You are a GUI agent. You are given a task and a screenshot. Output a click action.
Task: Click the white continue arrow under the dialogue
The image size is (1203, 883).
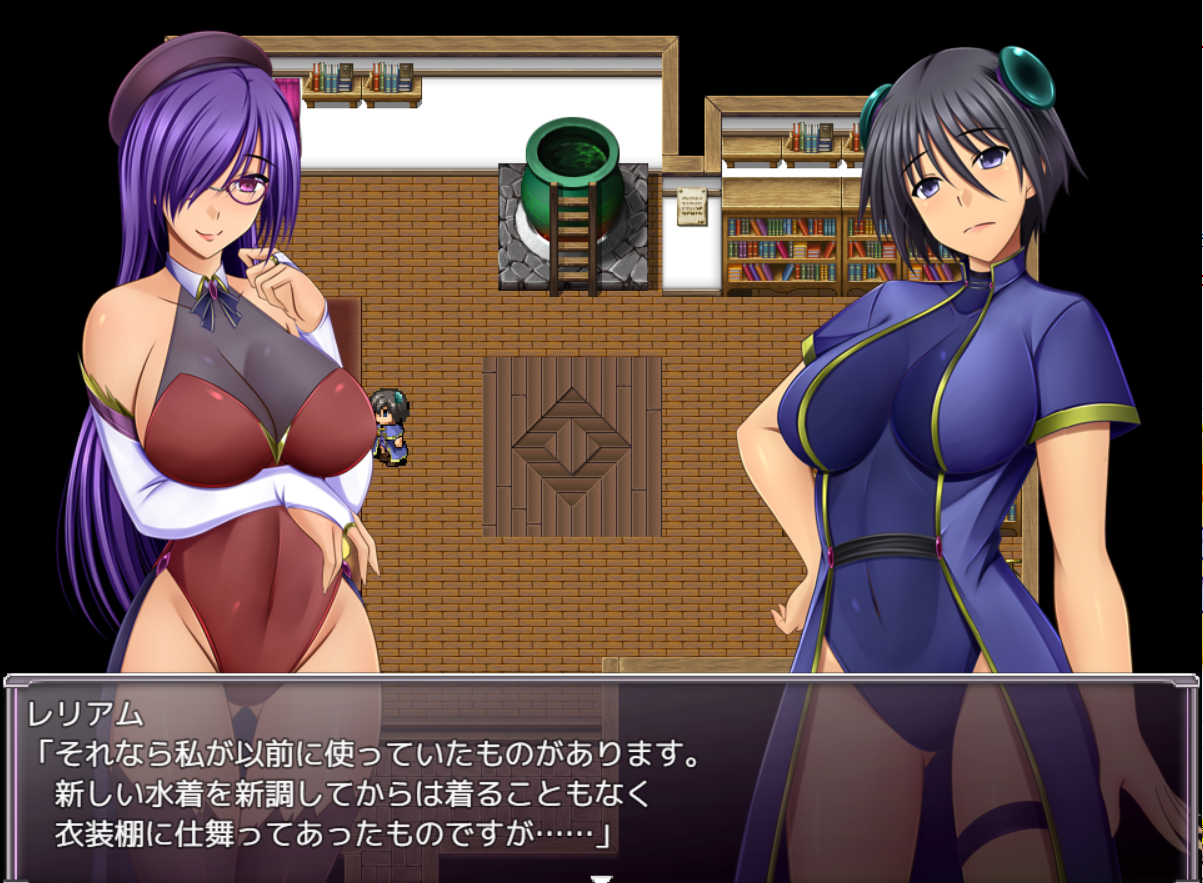click(x=601, y=878)
